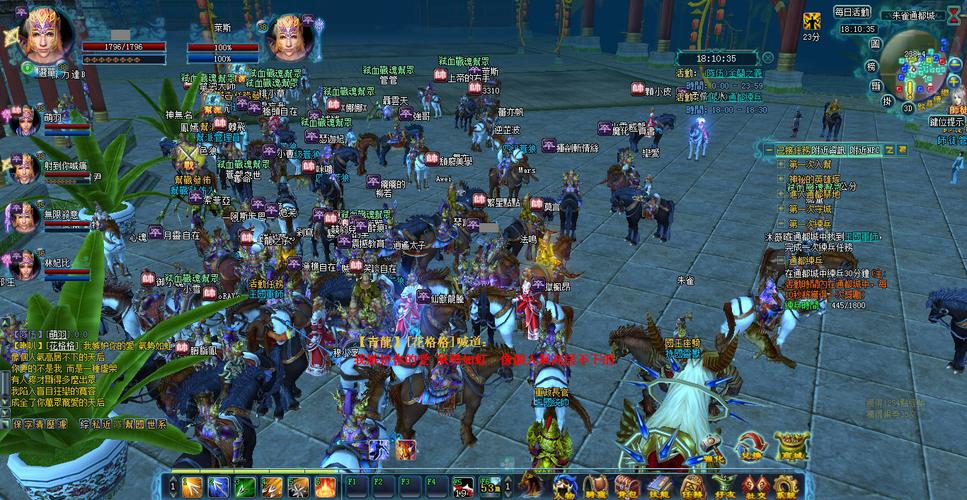This screenshot has height=500, width=967.
Task: Open the 人物 character menu icon
Action: [564, 487]
